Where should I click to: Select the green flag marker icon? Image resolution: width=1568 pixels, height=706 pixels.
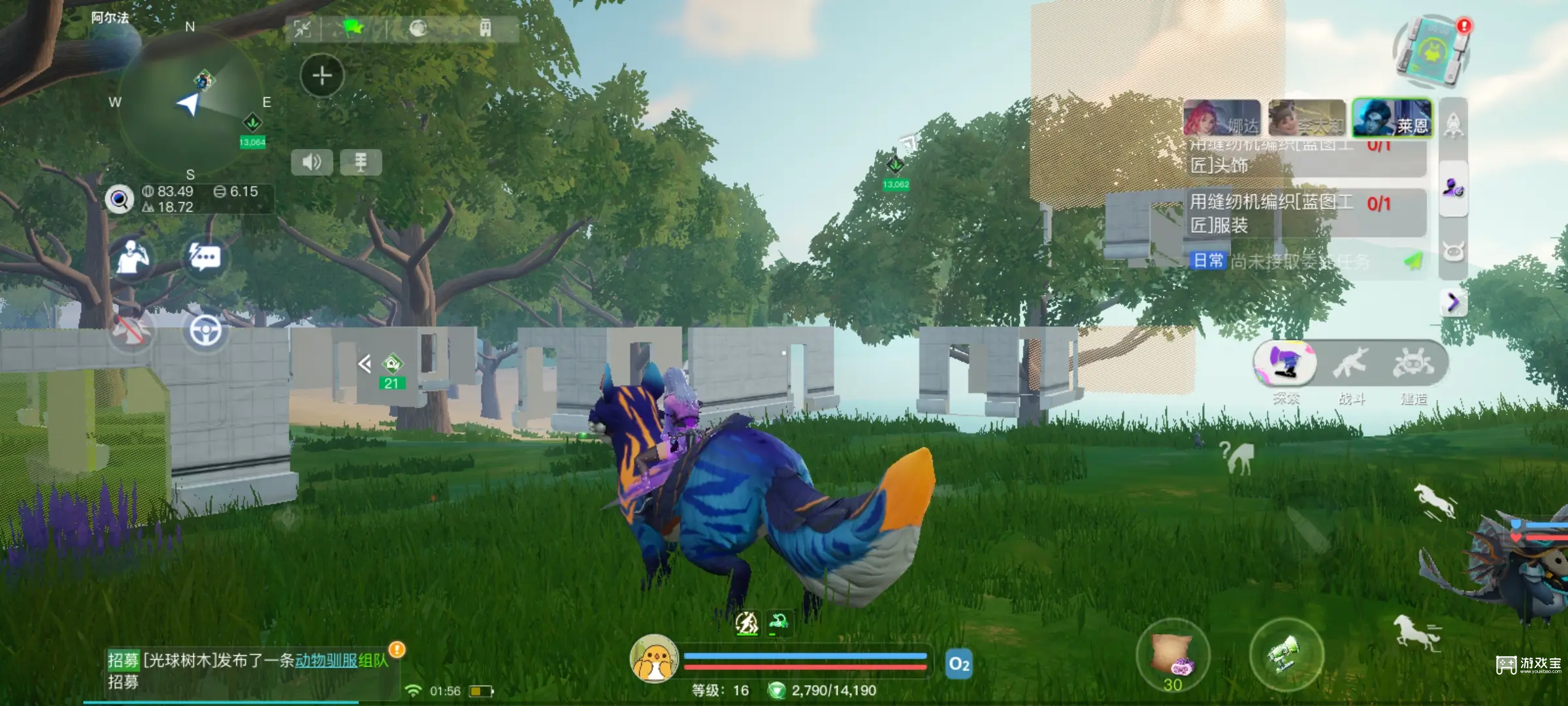[353, 28]
